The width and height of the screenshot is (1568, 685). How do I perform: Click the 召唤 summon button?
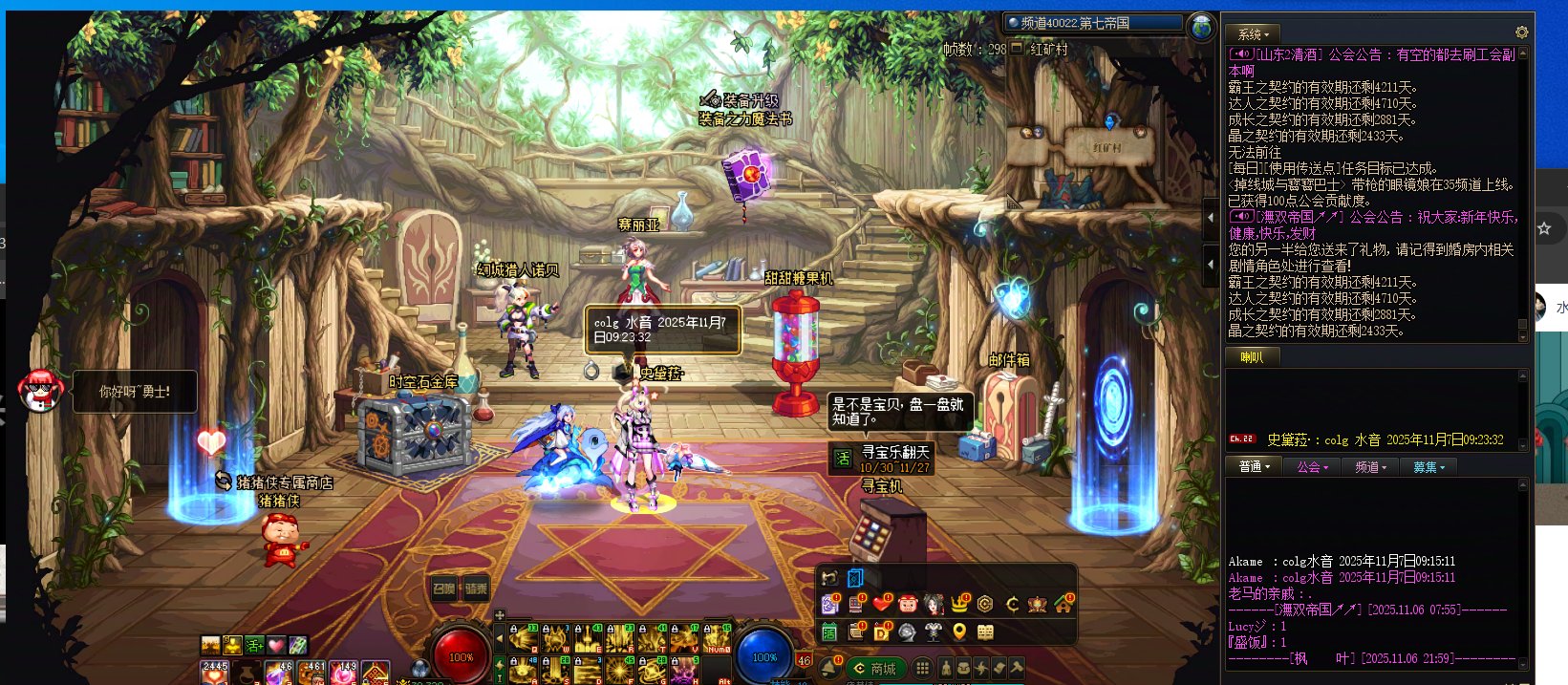444,589
